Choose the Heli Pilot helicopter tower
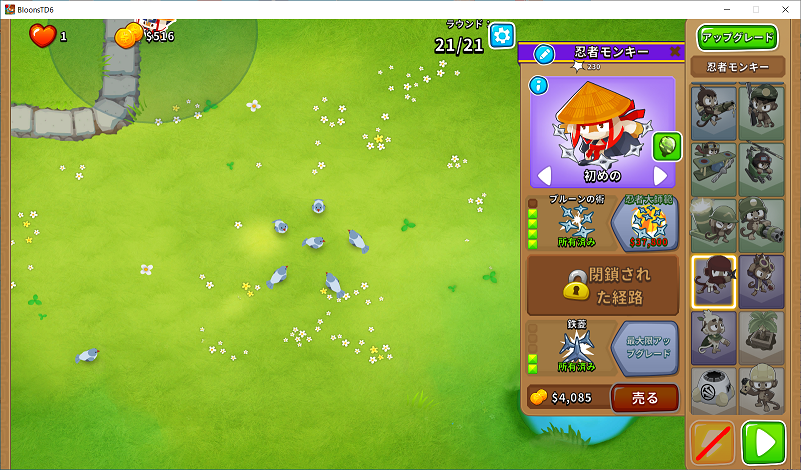The height and width of the screenshot is (470, 801). pyautogui.click(x=761, y=166)
